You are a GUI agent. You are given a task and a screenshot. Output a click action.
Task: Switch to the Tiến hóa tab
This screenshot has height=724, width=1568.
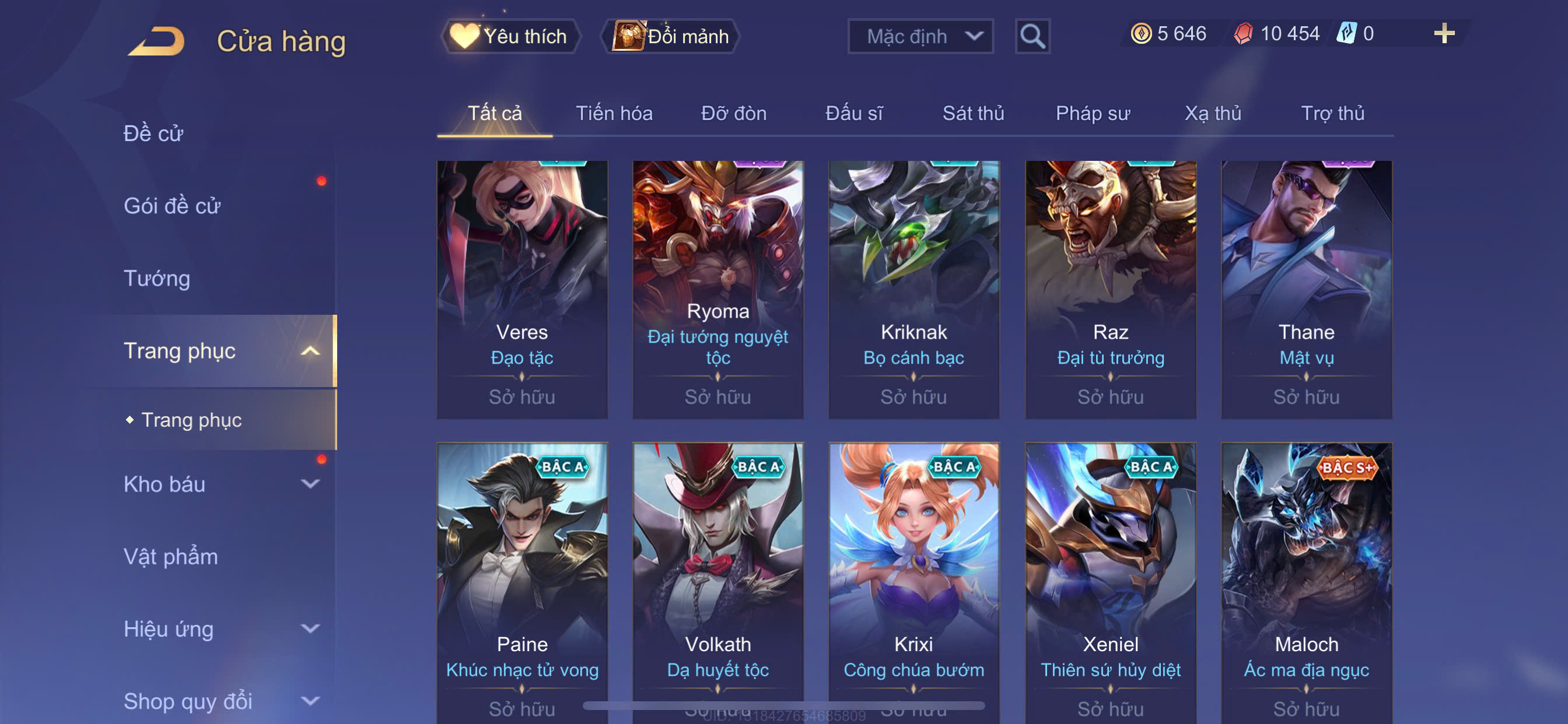(614, 113)
